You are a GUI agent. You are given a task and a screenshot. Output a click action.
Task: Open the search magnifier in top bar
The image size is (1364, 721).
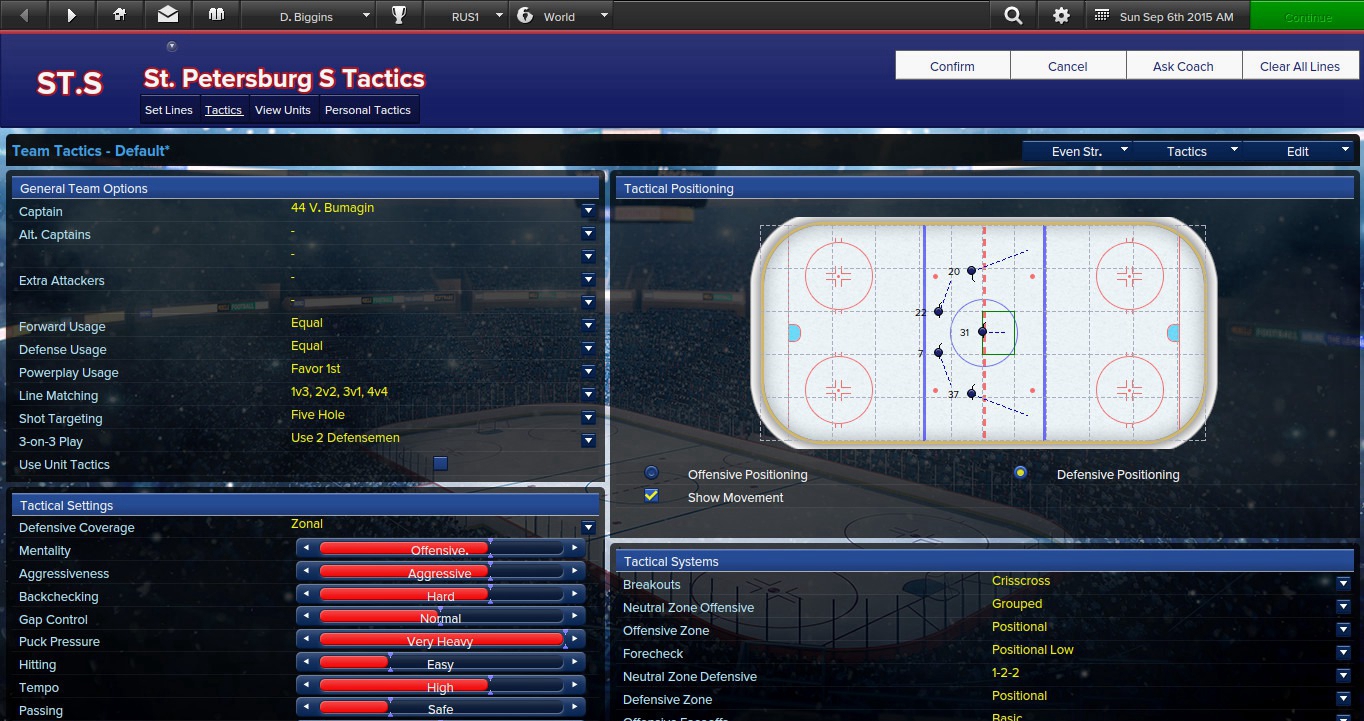pyautogui.click(x=1013, y=16)
